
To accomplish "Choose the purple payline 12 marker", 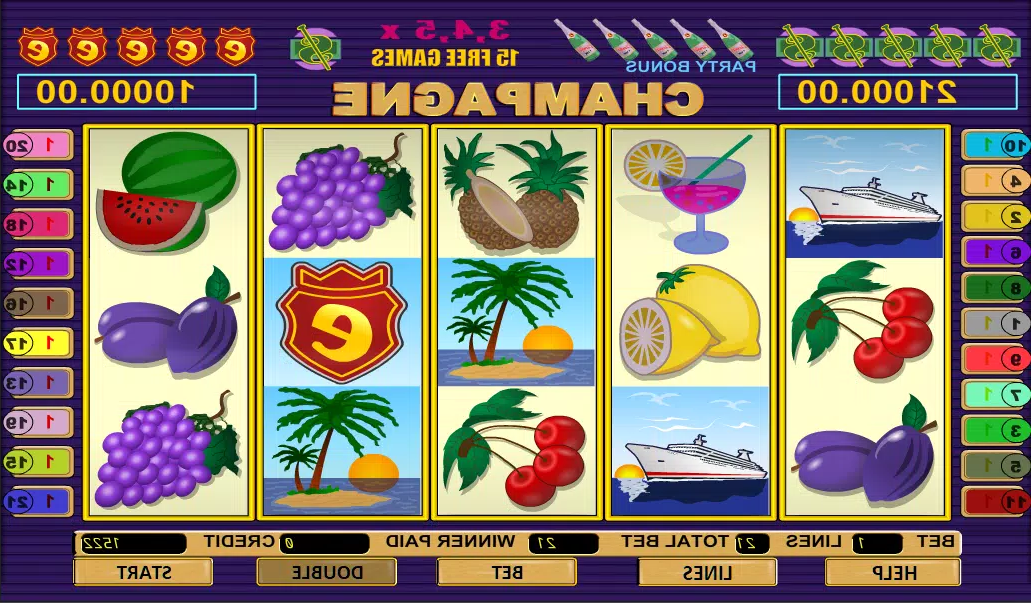I will [37, 263].
